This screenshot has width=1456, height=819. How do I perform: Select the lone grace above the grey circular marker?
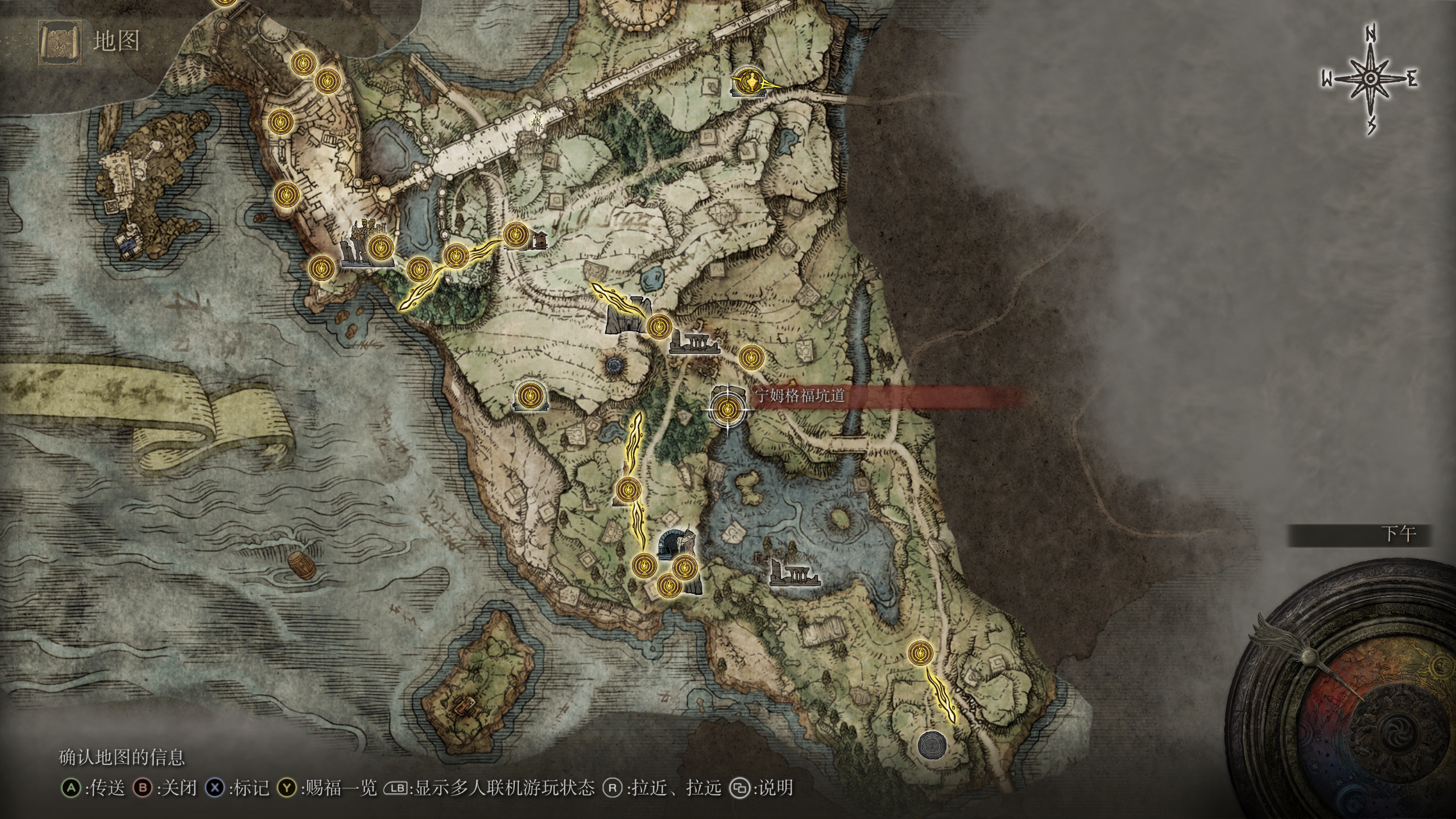(x=920, y=653)
